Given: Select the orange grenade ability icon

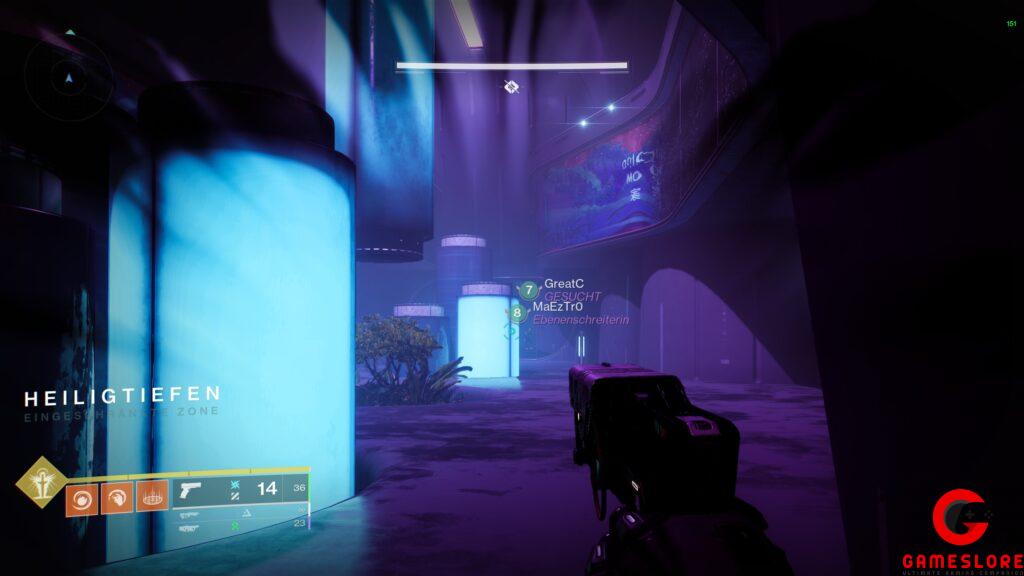Looking at the screenshot, I should click(x=82, y=498).
